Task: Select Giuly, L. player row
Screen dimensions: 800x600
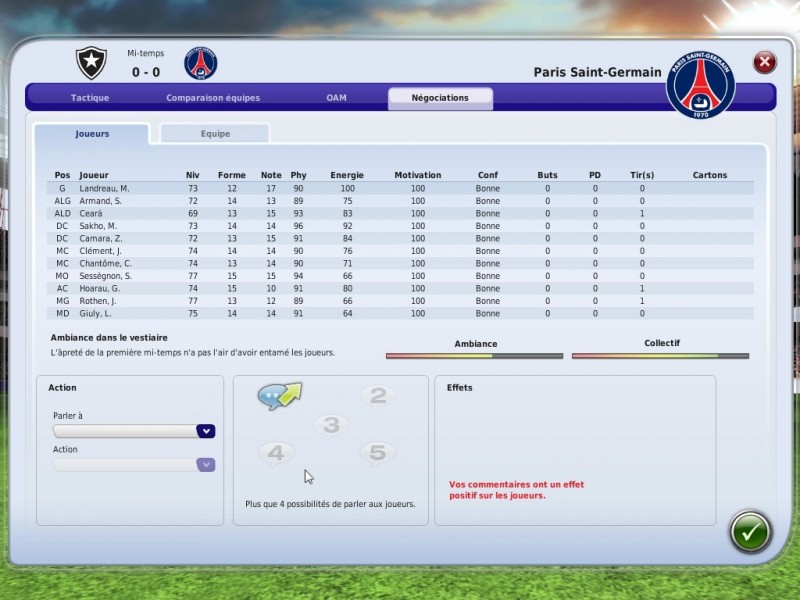Action: coord(97,313)
